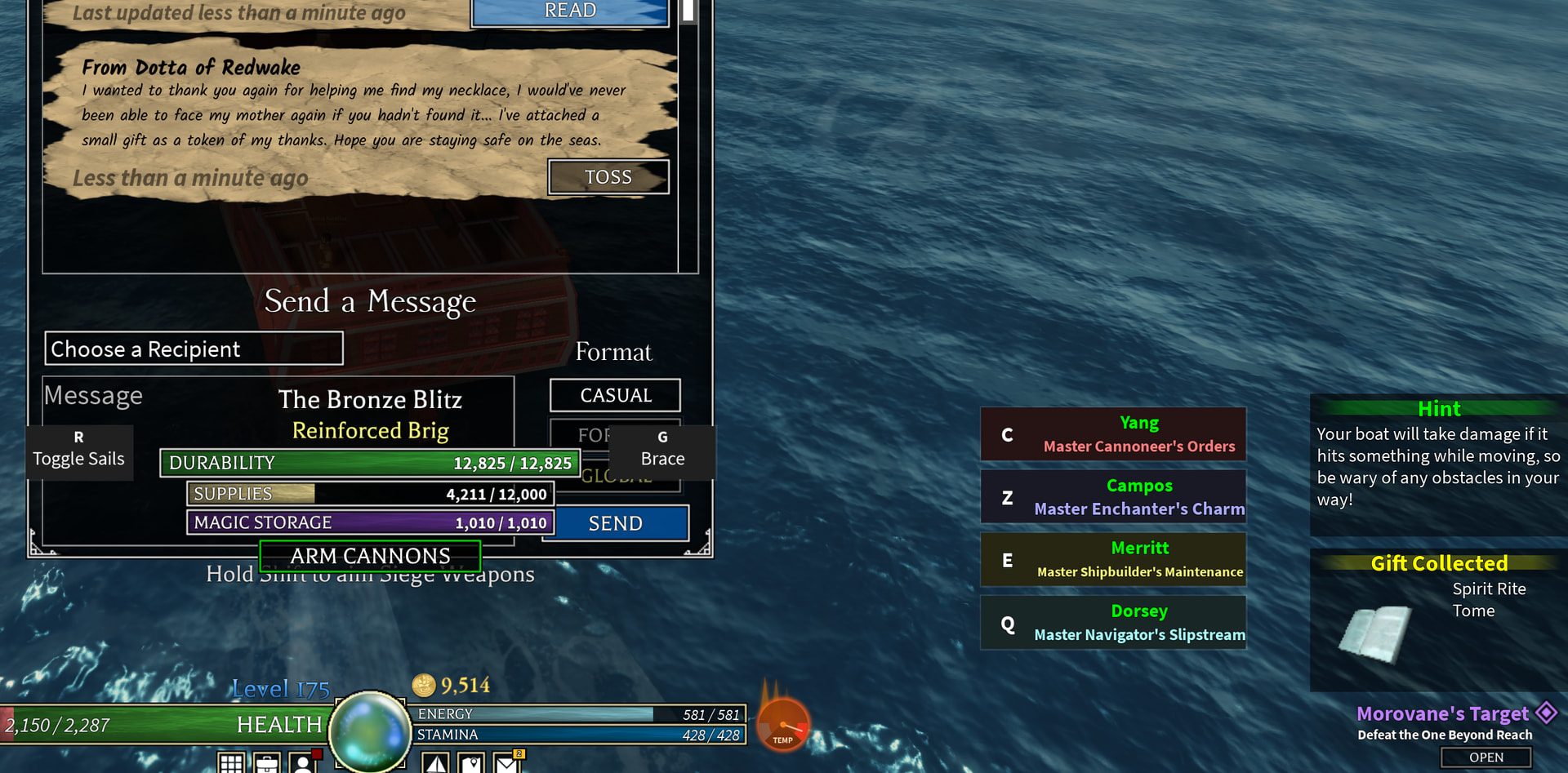Open the Choose a Recipient field

(194, 349)
